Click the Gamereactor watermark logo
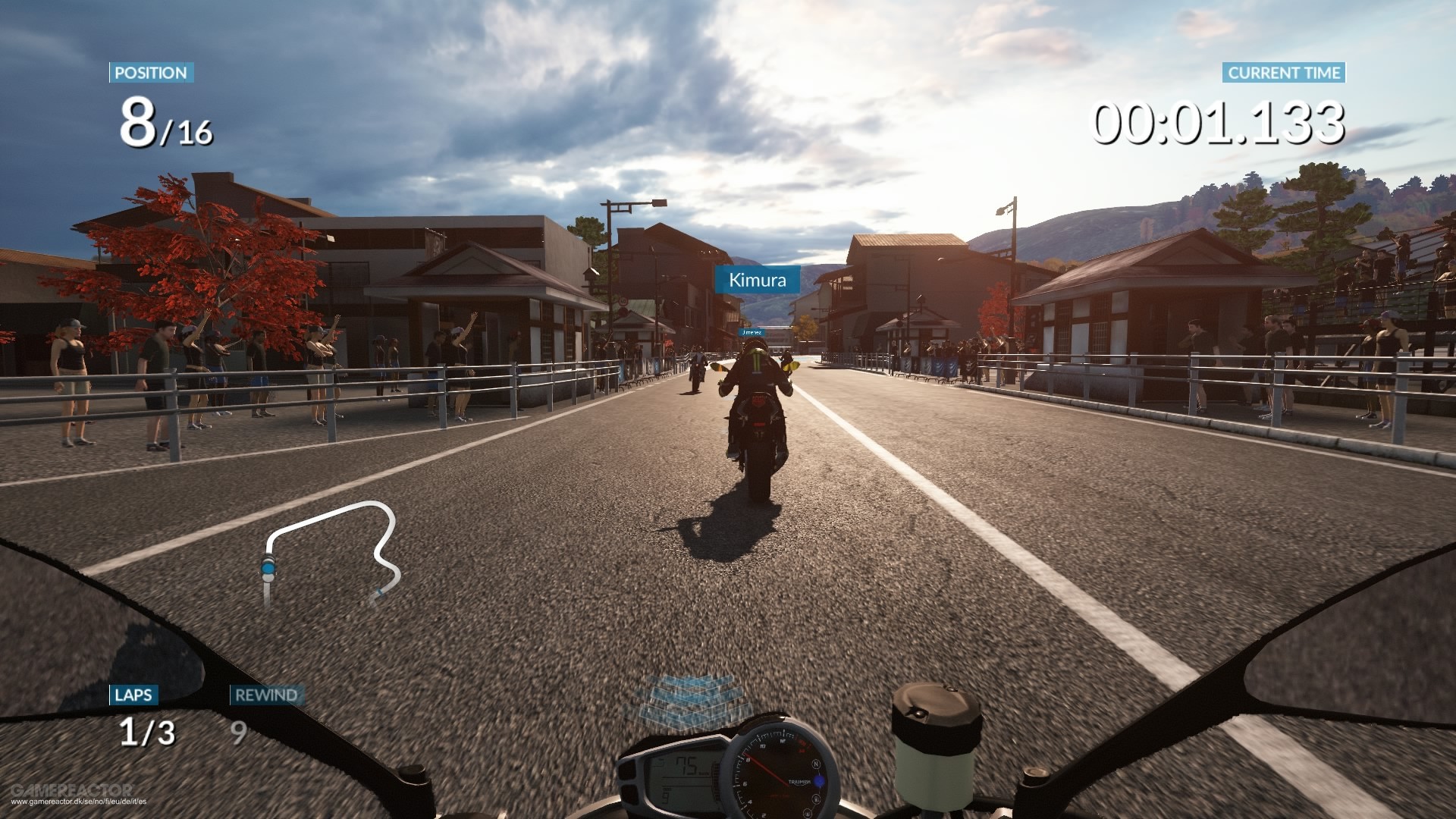 tap(72, 790)
